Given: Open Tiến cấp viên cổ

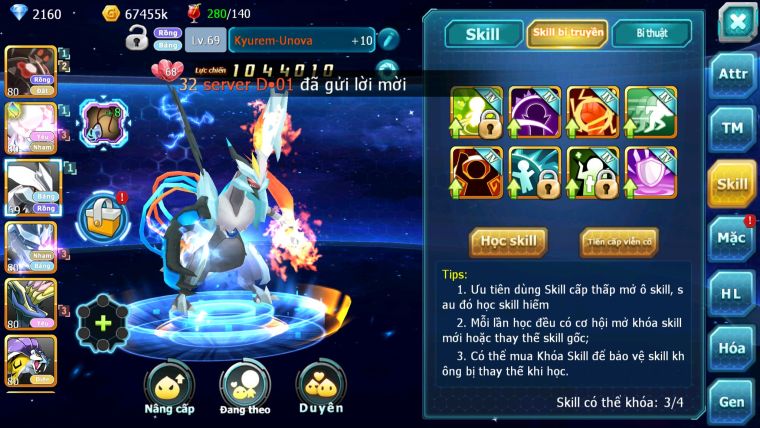Looking at the screenshot, I should pyautogui.click(x=618, y=241).
